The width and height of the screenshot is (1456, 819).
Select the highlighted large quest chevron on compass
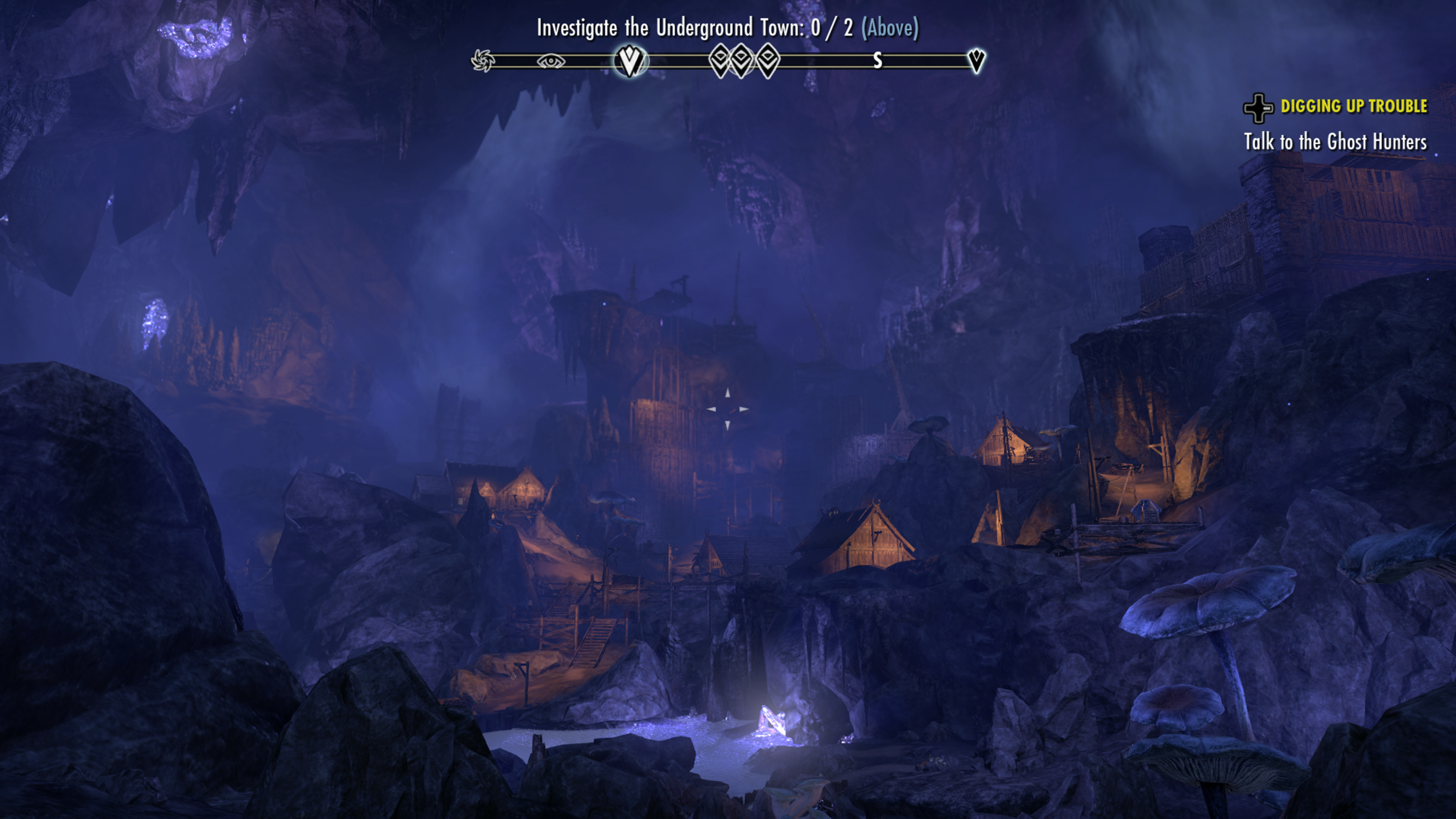pyautogui.click(x=629, y=61)
